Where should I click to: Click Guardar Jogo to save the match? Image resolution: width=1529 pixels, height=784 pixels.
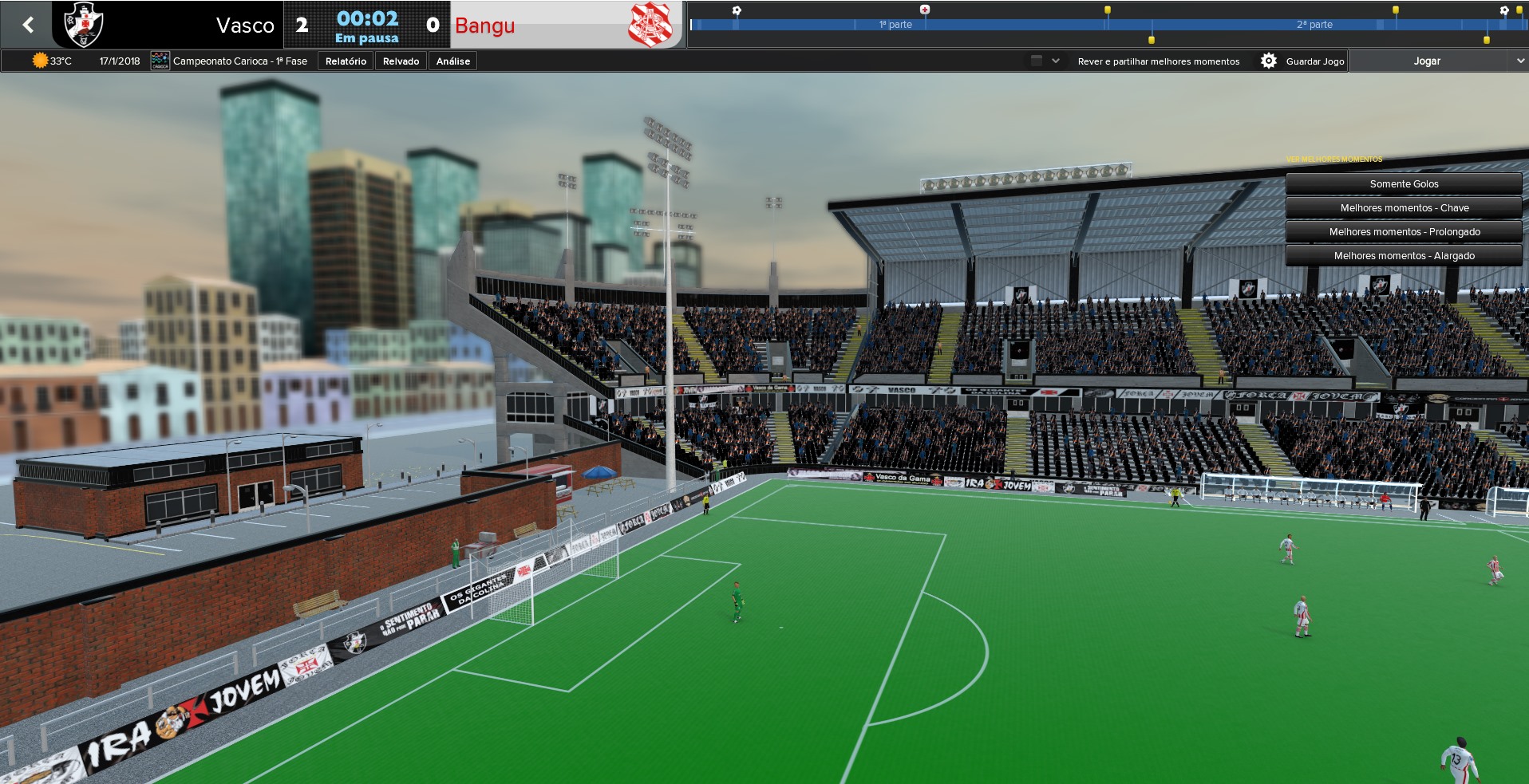(1314, 61)
